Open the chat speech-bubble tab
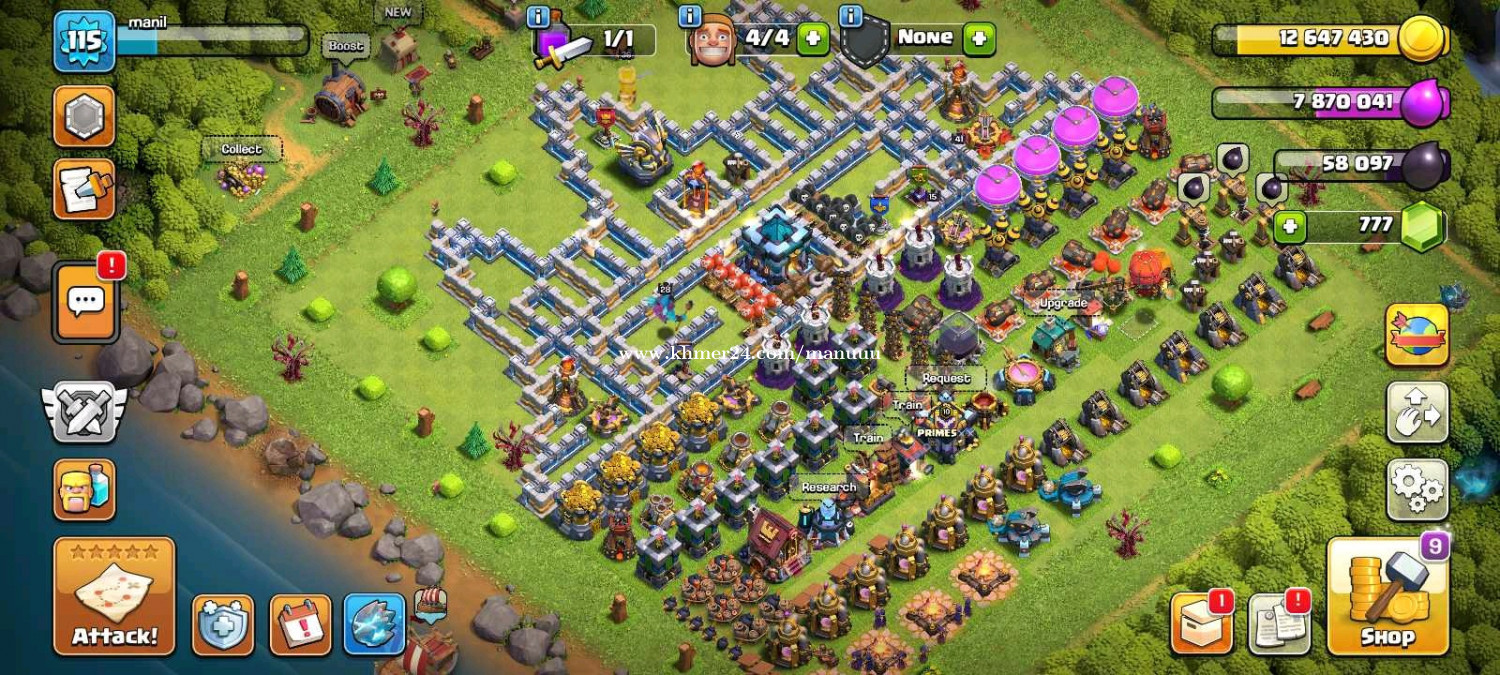The width and height of the screenshot is (1500, 675). pos(86,301)
